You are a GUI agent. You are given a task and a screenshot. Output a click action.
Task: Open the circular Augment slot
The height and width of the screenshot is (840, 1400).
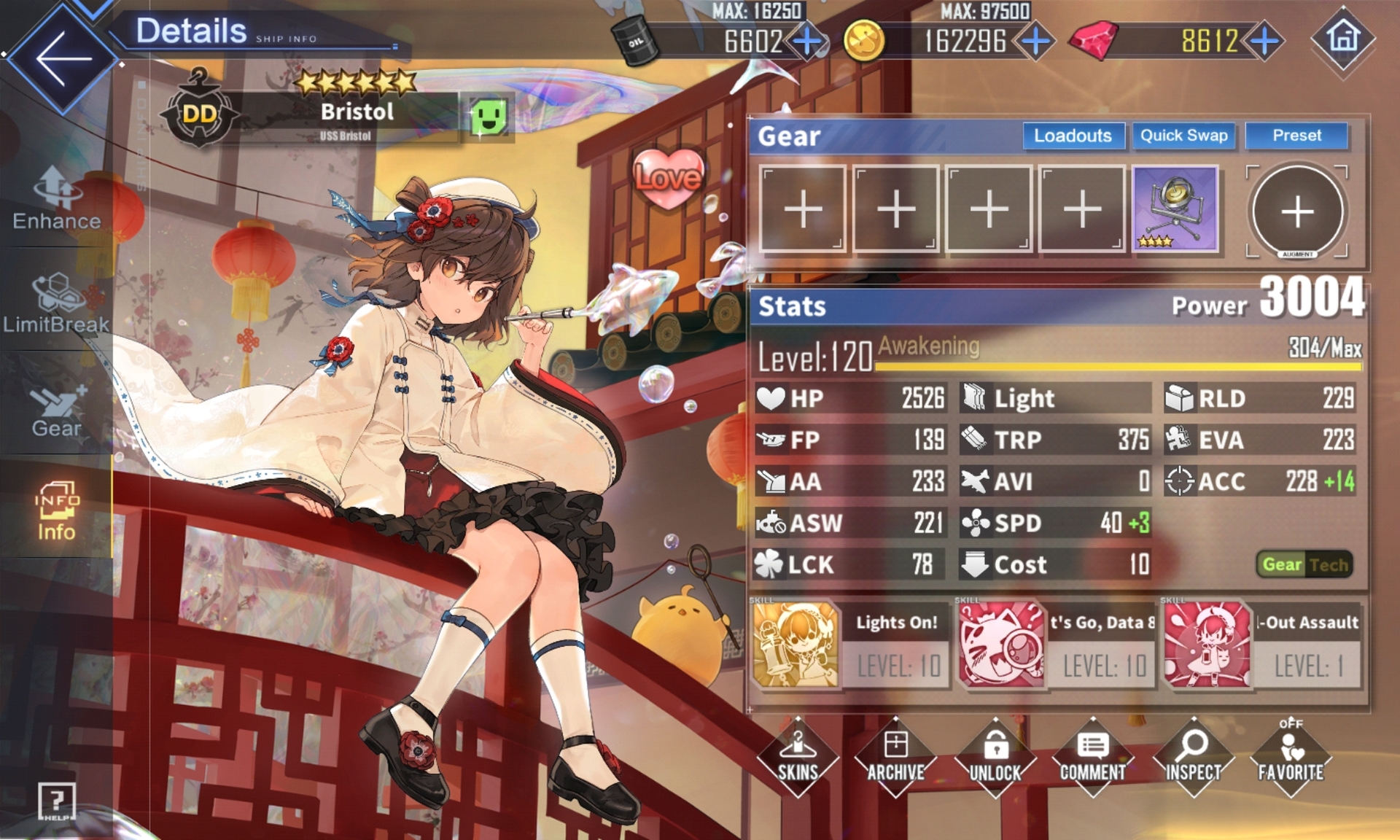coord(1297,211)
